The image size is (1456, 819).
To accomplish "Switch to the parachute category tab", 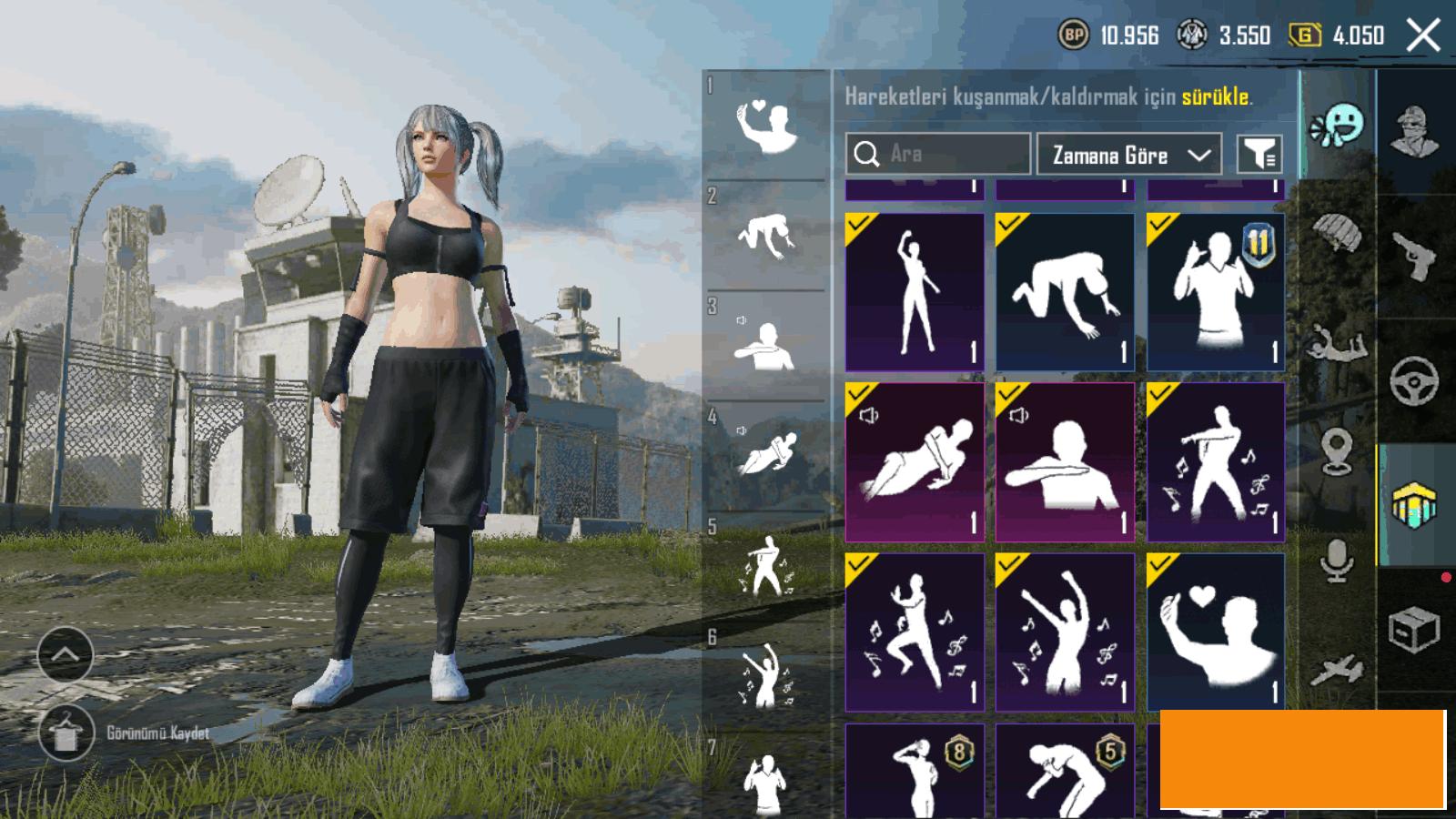I will point(1336,234).
